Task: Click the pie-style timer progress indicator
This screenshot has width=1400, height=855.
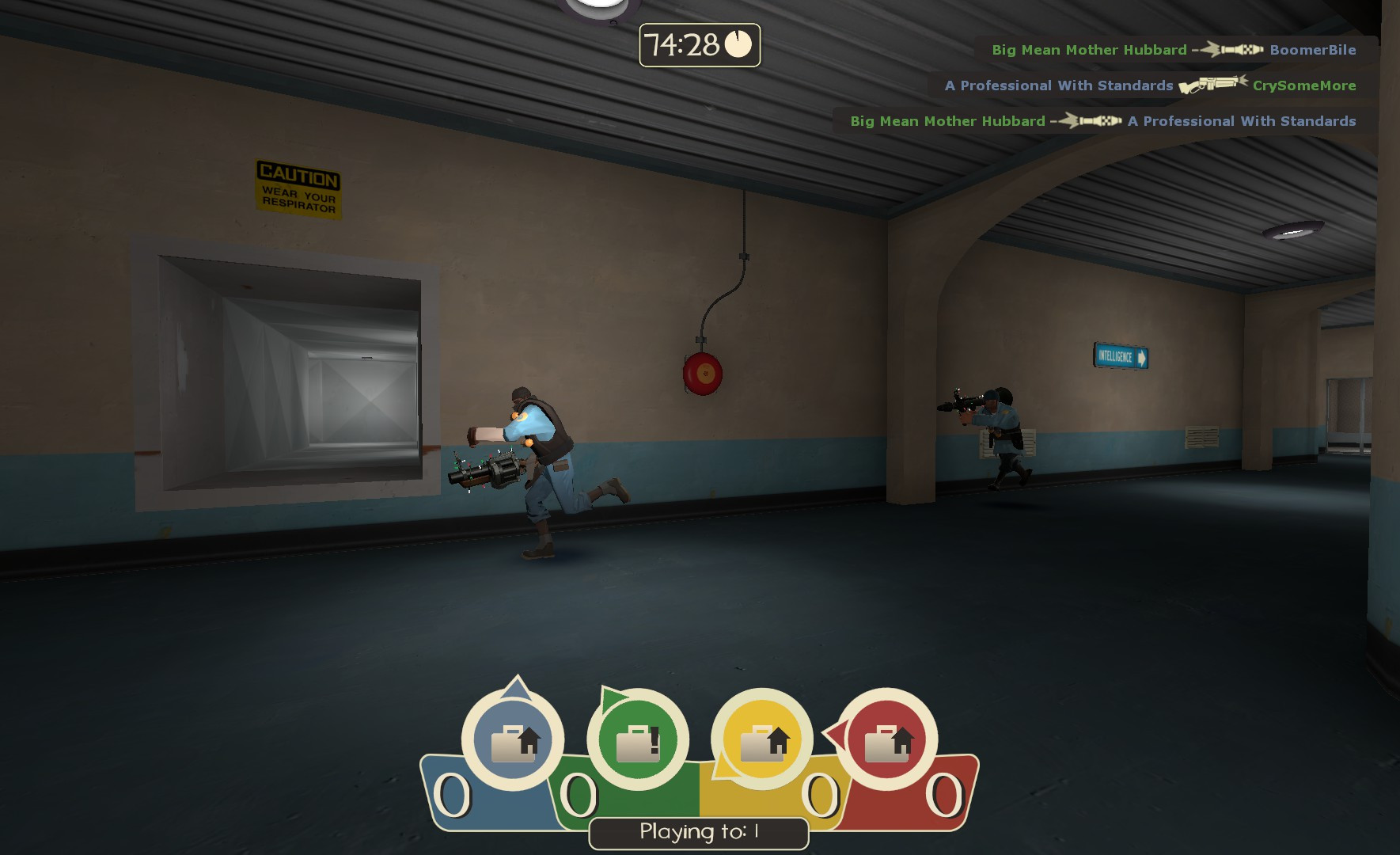Action: [x=737, y=45]
